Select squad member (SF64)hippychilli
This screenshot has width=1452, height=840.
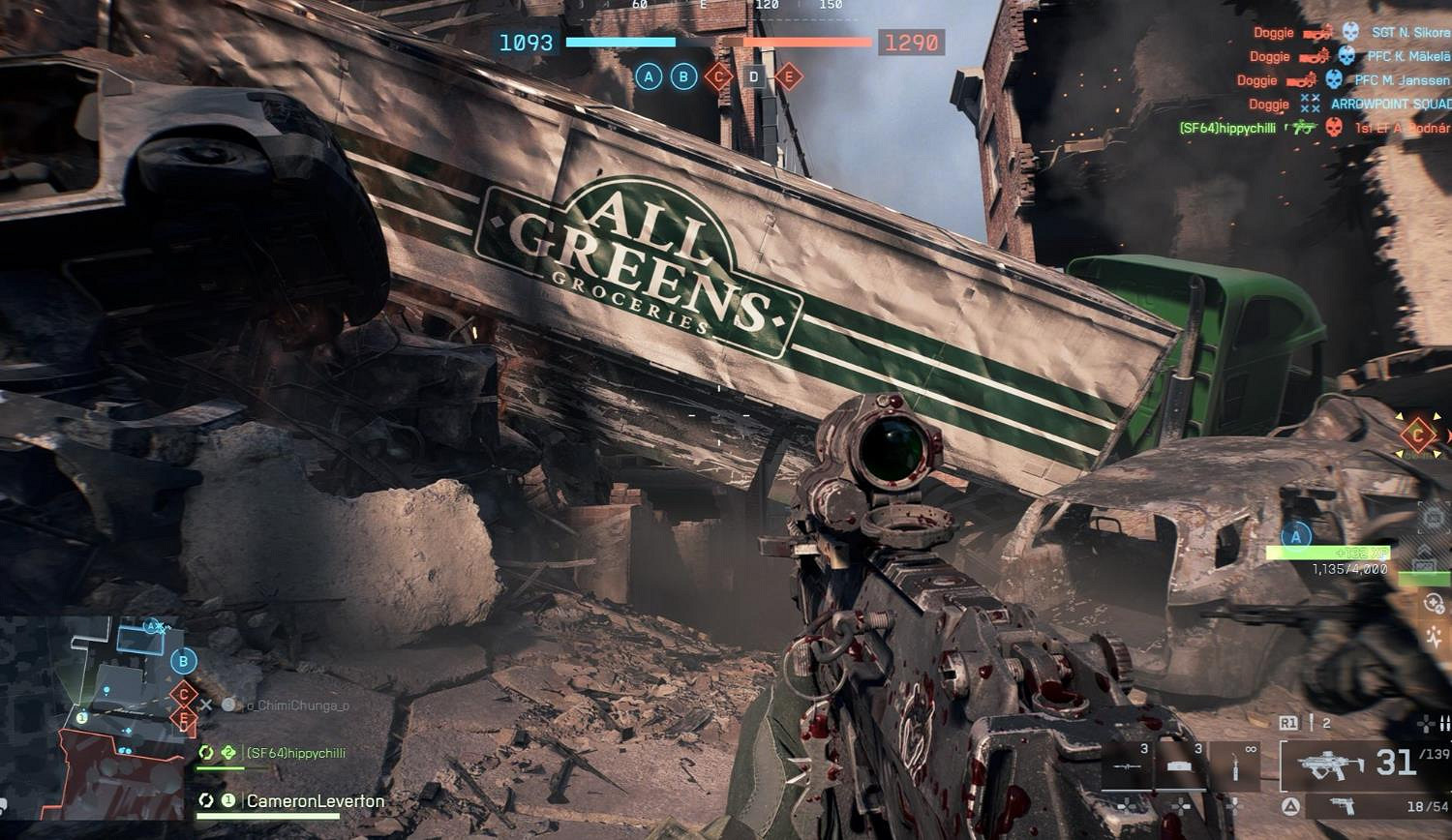294,753
